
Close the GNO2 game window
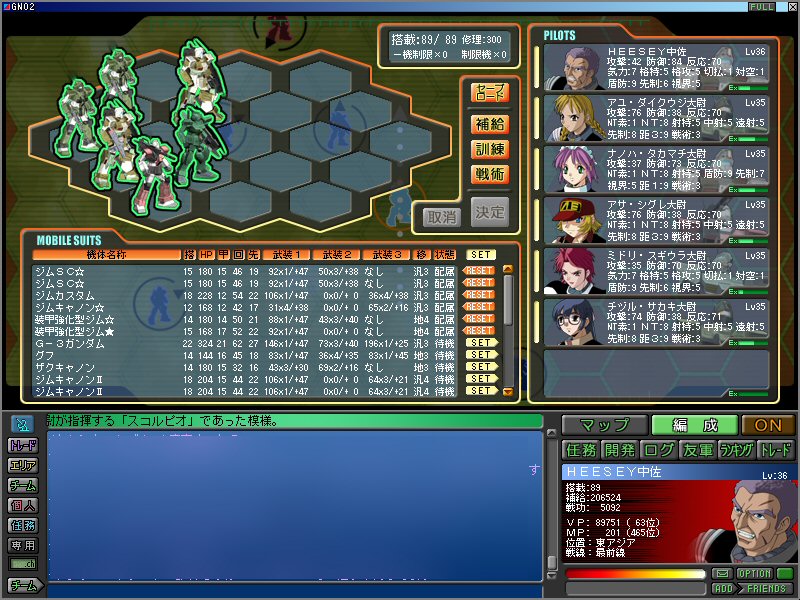coord(791,7)
